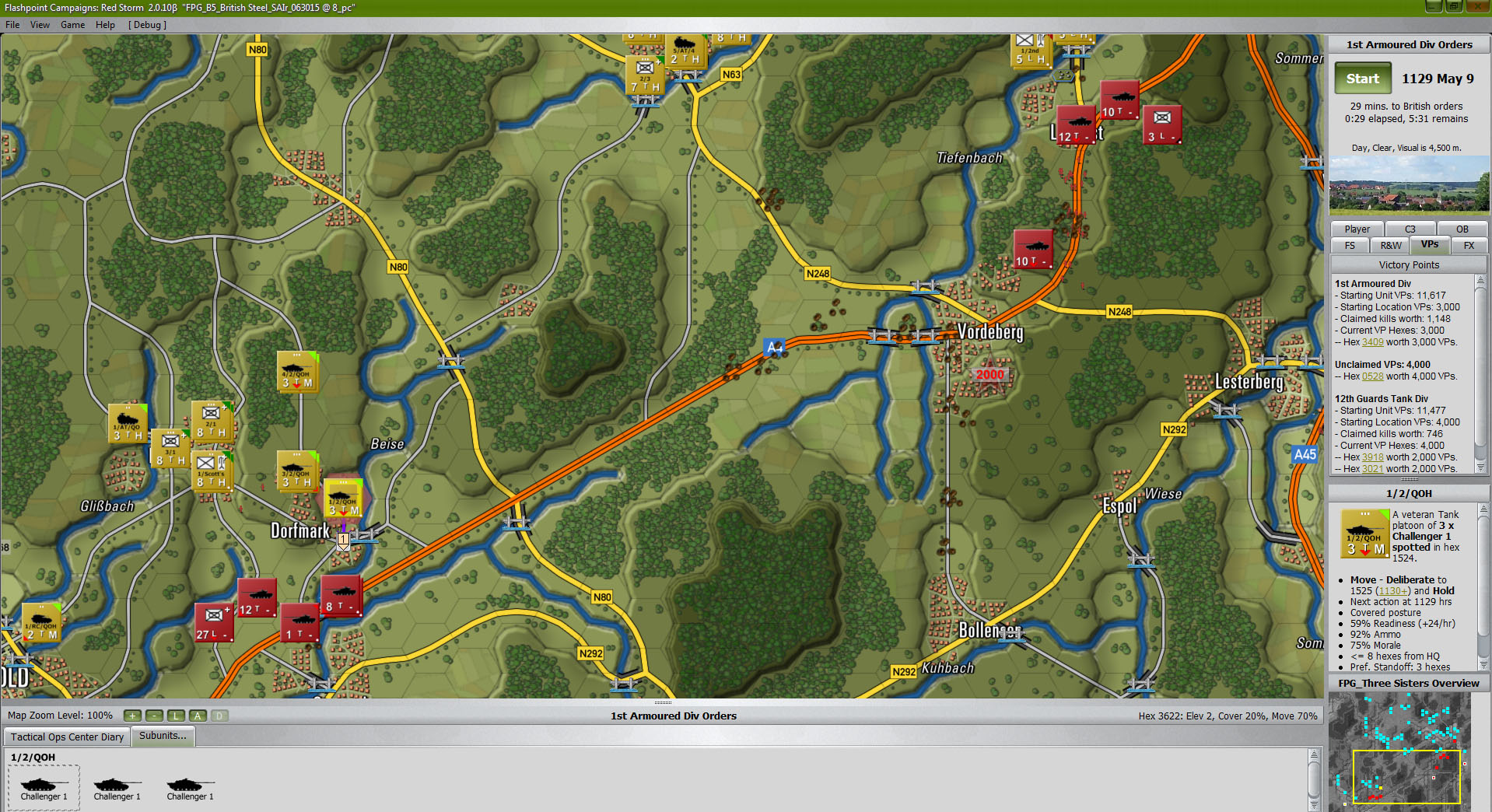
Task: Click the + button to zoom the map in
Action: click(x=132, y=716)
